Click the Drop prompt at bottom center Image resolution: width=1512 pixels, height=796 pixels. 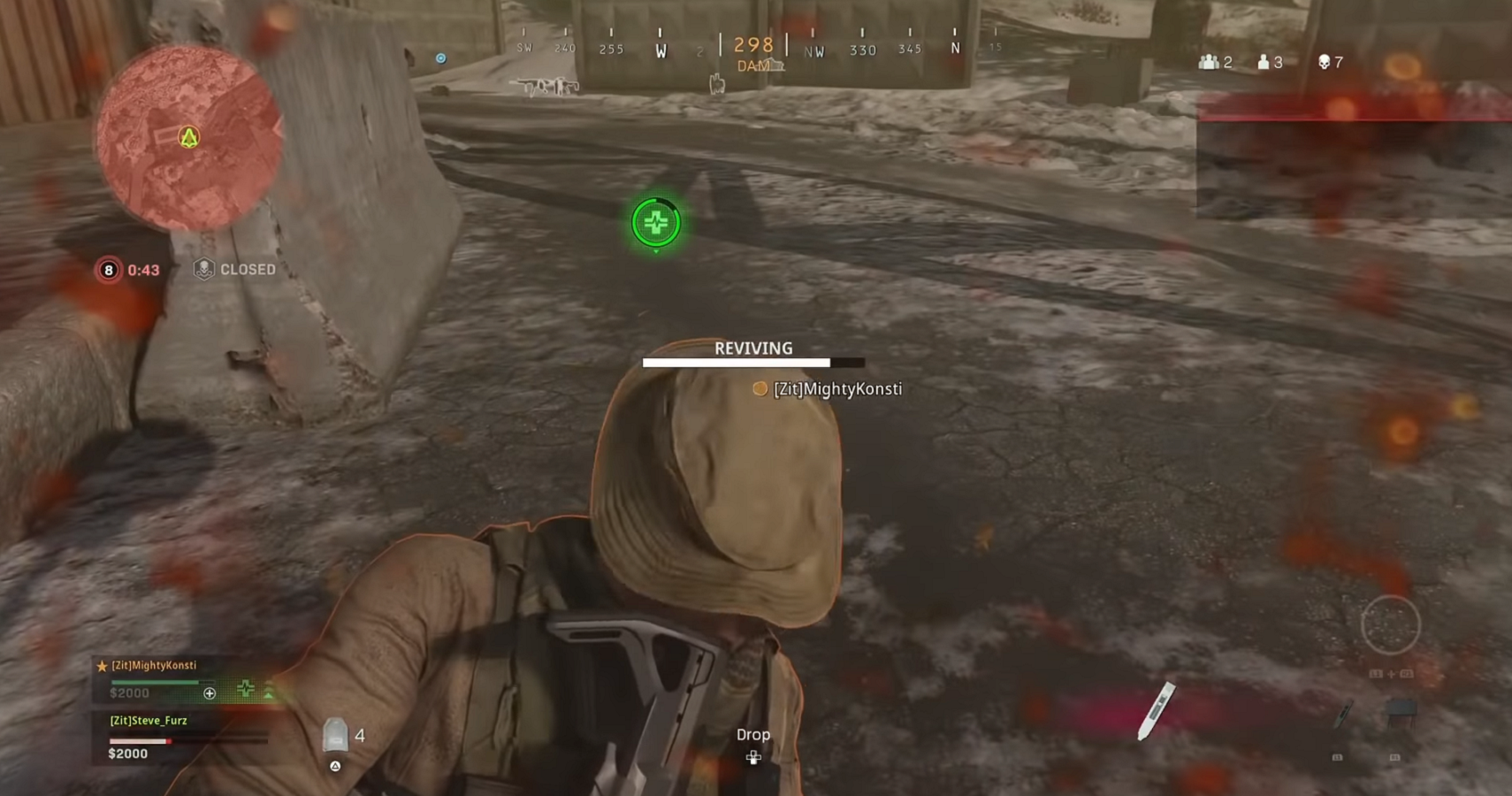click(x=753, y=734)
